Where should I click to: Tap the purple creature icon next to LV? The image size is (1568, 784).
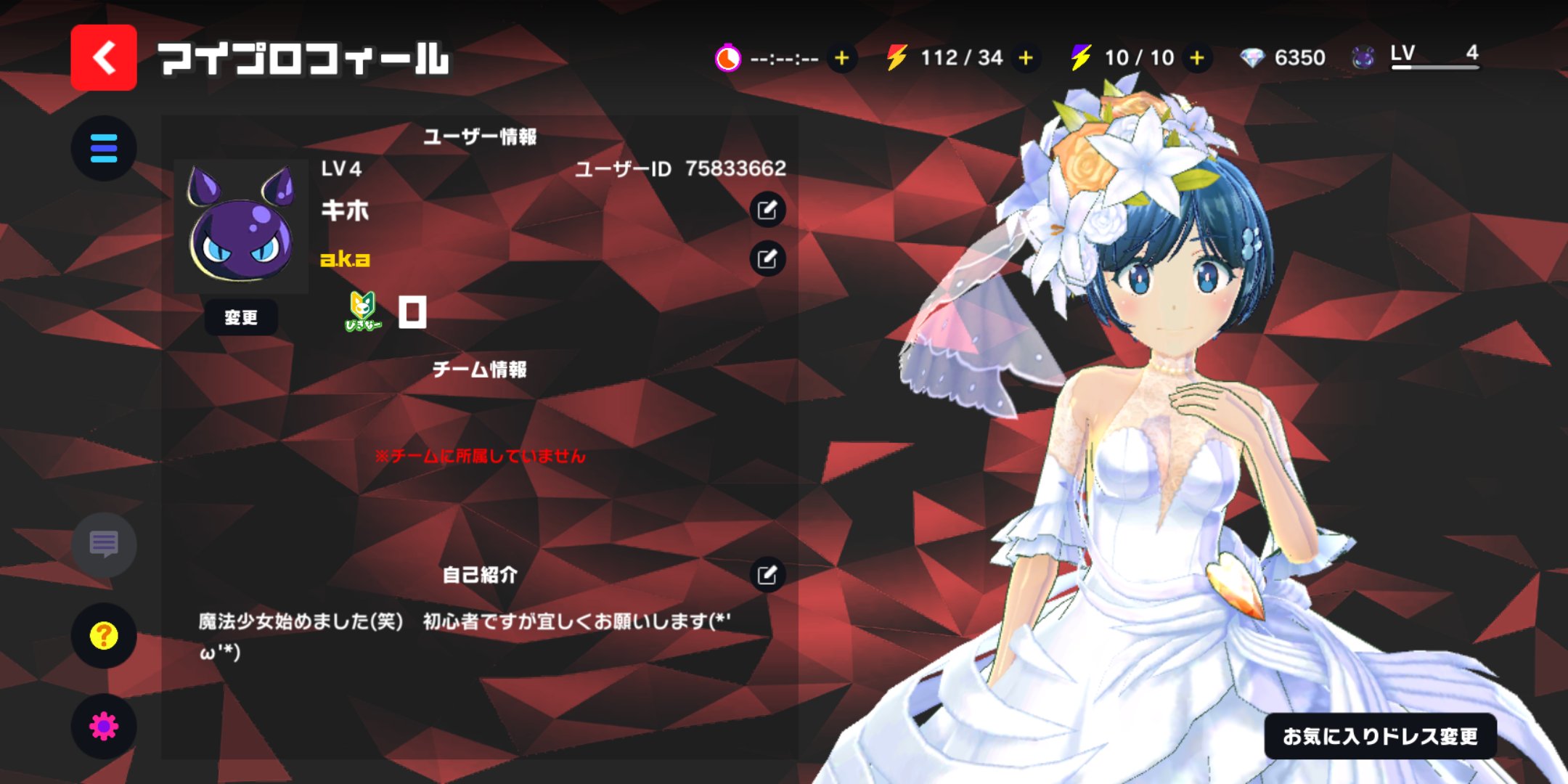click(1361, 57)
